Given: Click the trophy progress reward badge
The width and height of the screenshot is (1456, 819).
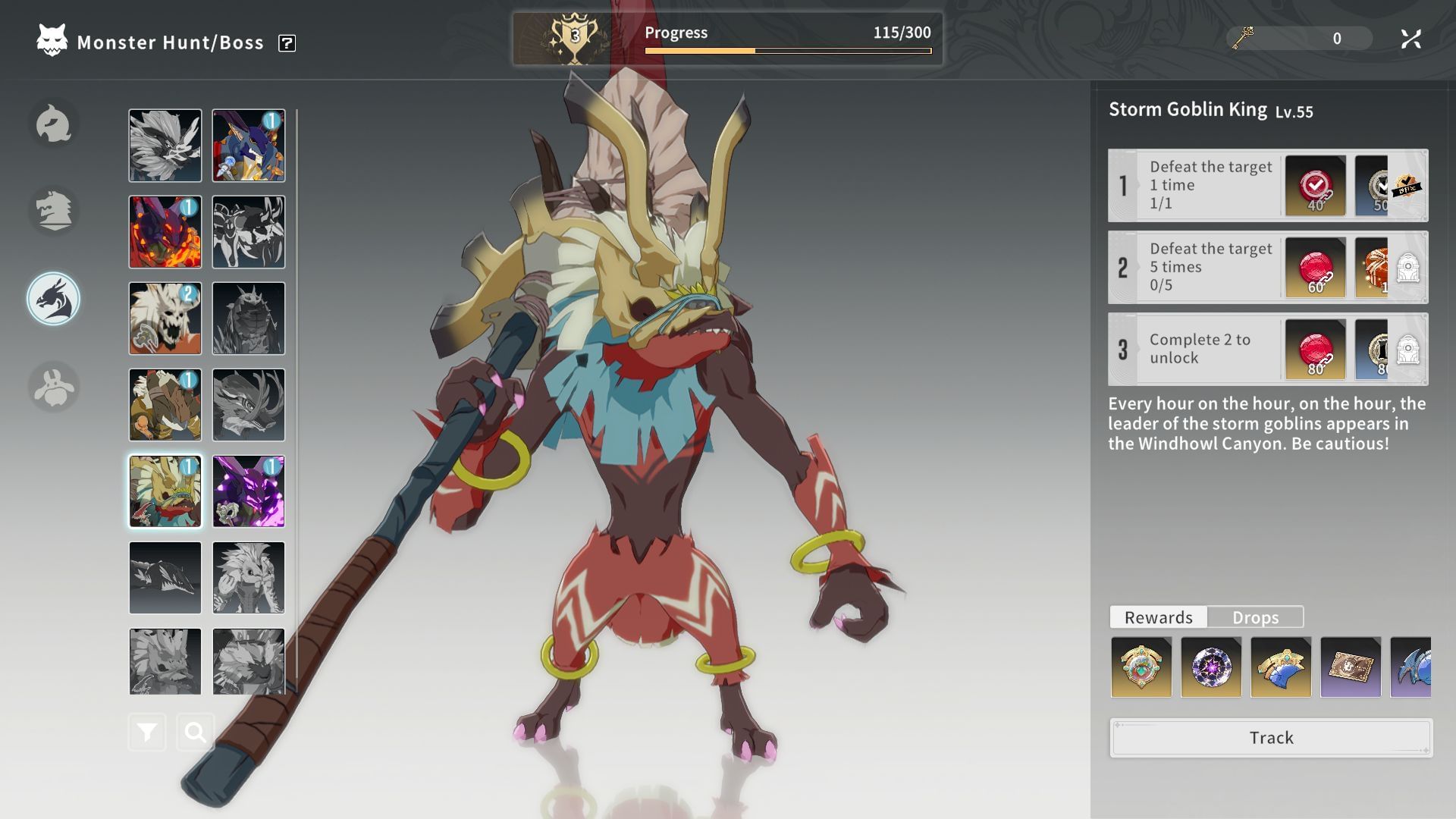Looking at the screenshot, I should pyautogui.click(x=574, y=38).
